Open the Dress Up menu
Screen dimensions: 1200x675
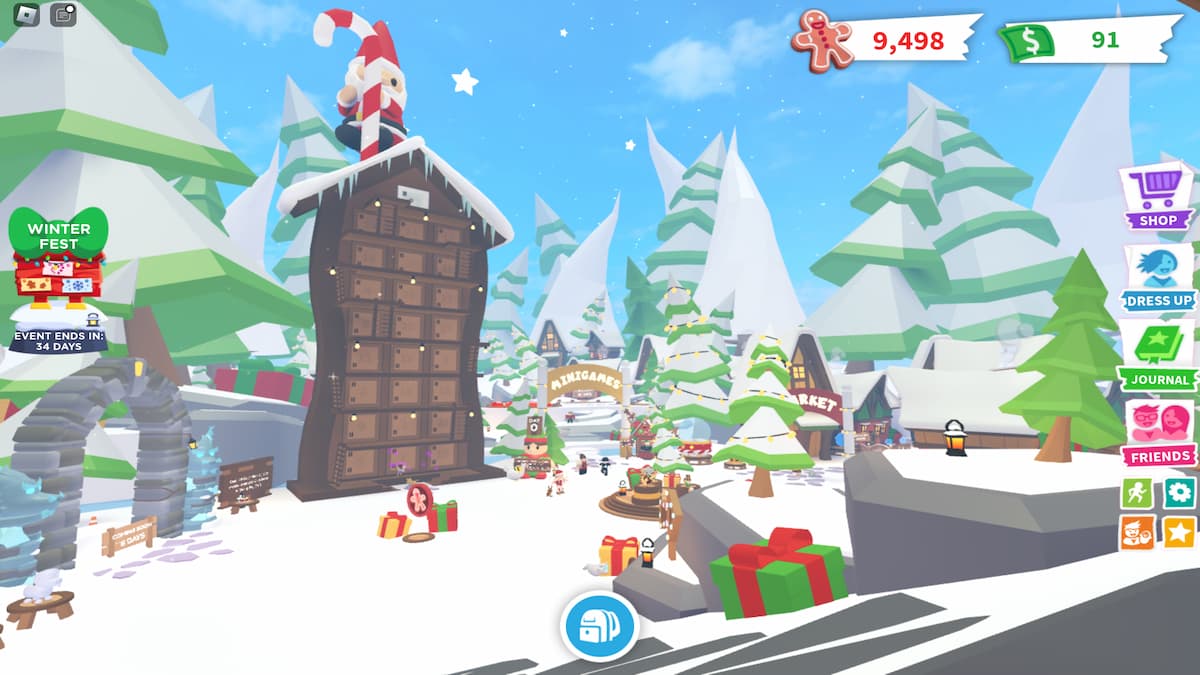pyautogui.click(x=1158, y=276)
